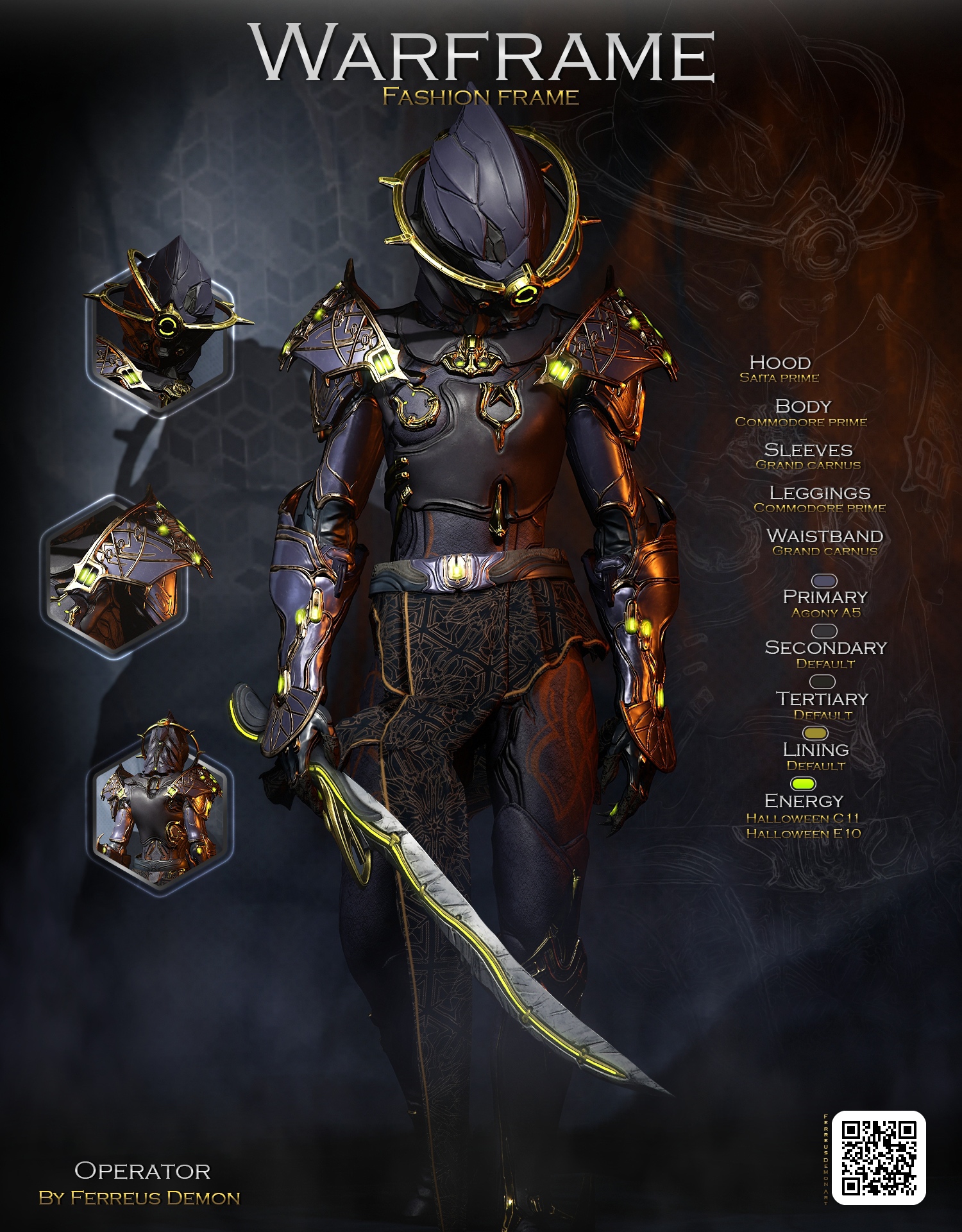Click the Lining color swatch

(x=815, y=733)
